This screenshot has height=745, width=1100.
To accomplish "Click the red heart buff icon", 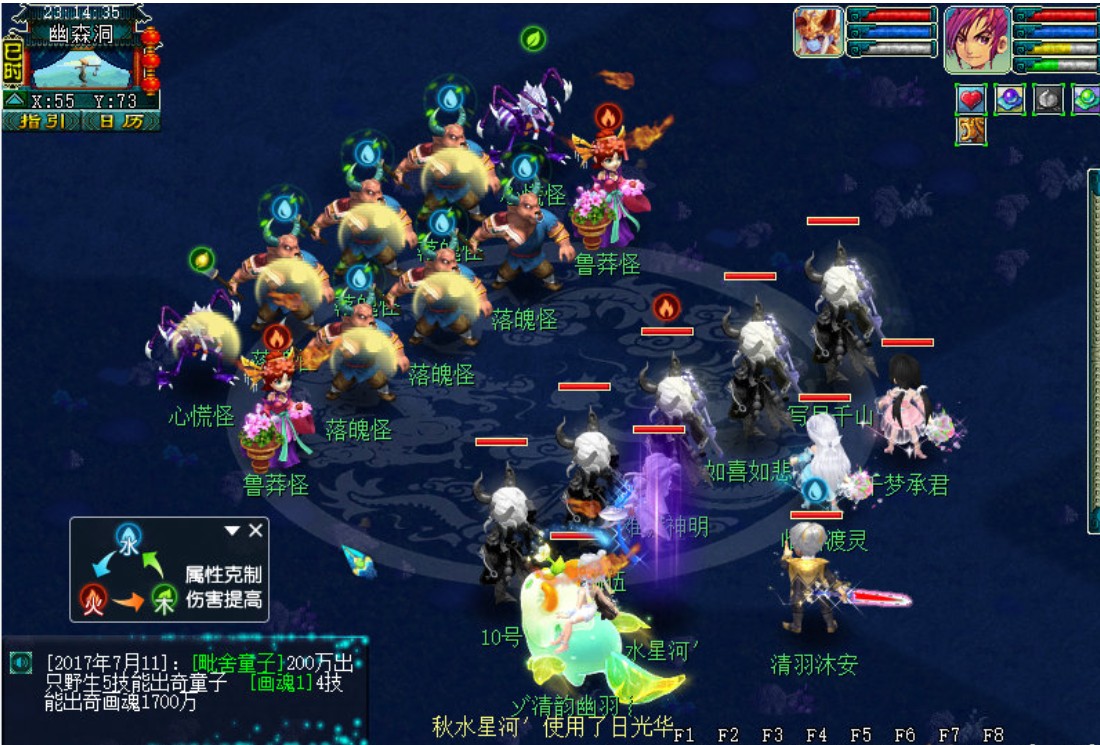I will tap(971, 99).
